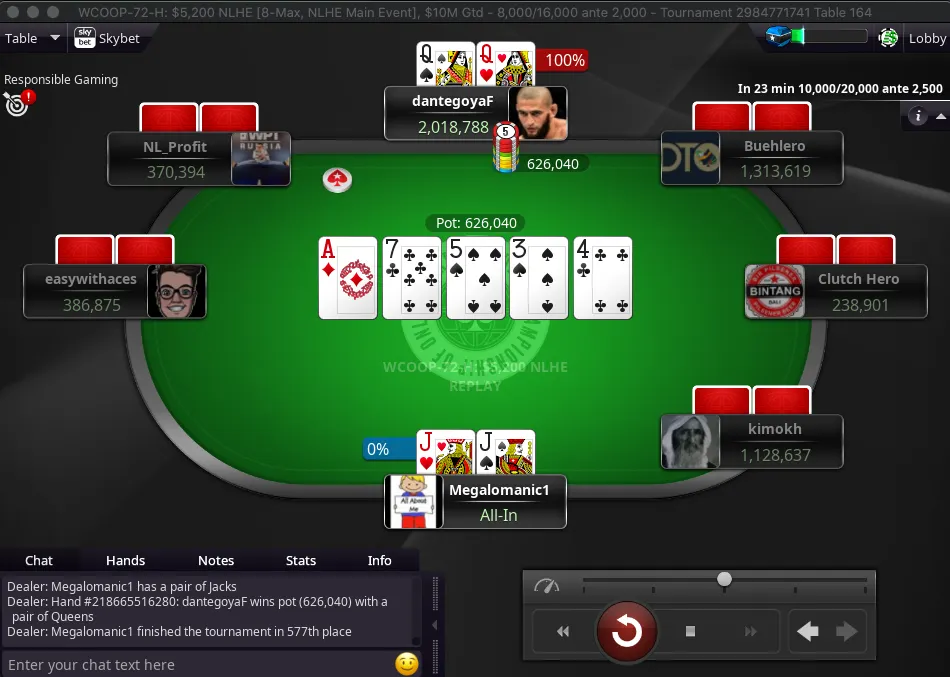Switch to the Hands tab

pos(125,560)
